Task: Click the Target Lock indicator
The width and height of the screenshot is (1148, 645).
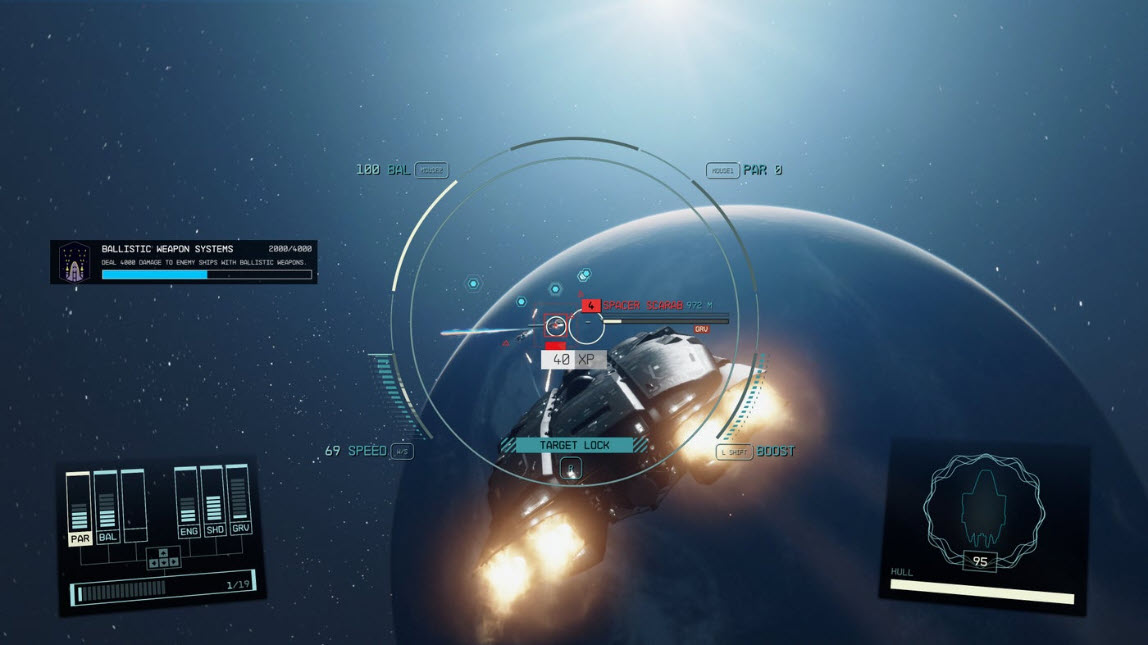Action: click(x=567, y=445)
